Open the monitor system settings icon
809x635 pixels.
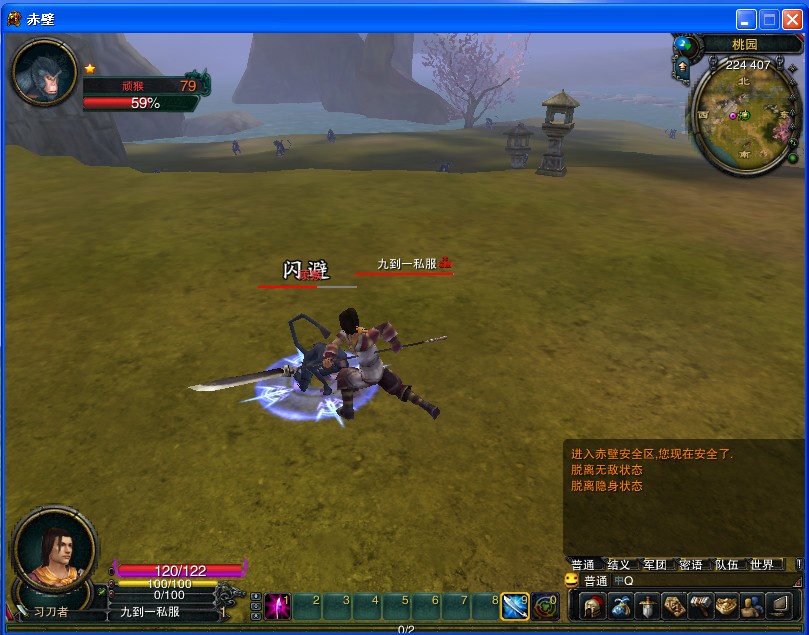(x=778, y=606)
